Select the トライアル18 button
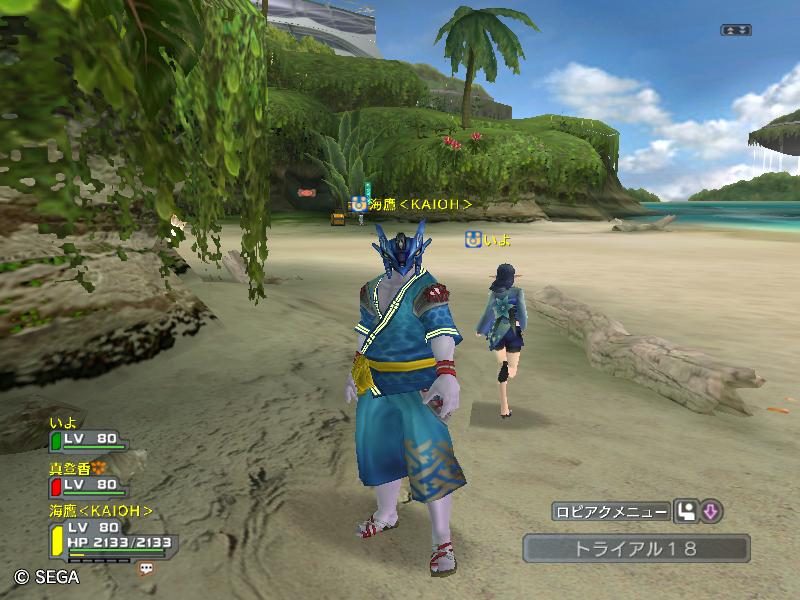The height and width of the screenshot is (600, 800). coord(636,548)
